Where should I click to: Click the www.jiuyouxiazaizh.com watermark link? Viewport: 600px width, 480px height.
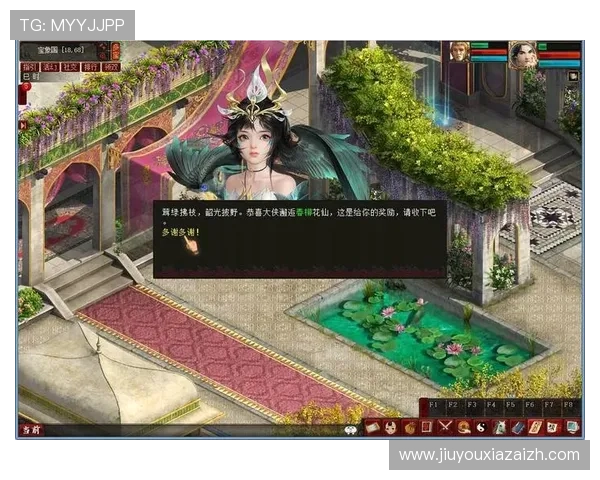coord(489,455)
